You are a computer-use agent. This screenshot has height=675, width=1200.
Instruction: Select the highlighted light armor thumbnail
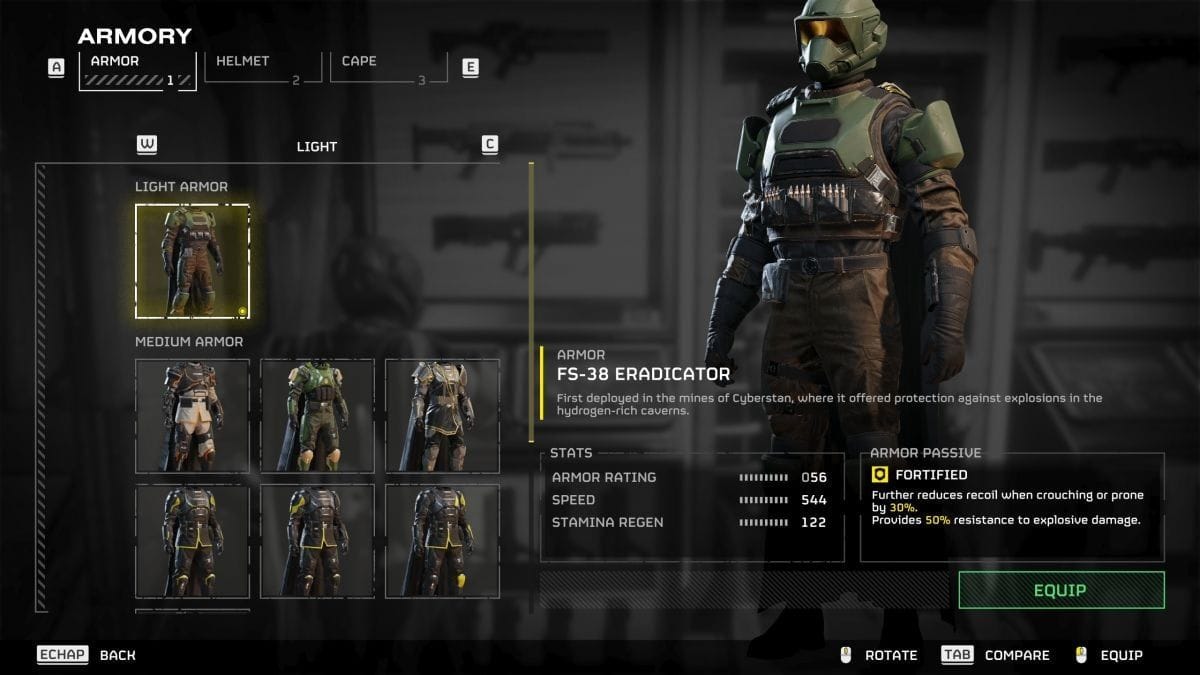193,261
